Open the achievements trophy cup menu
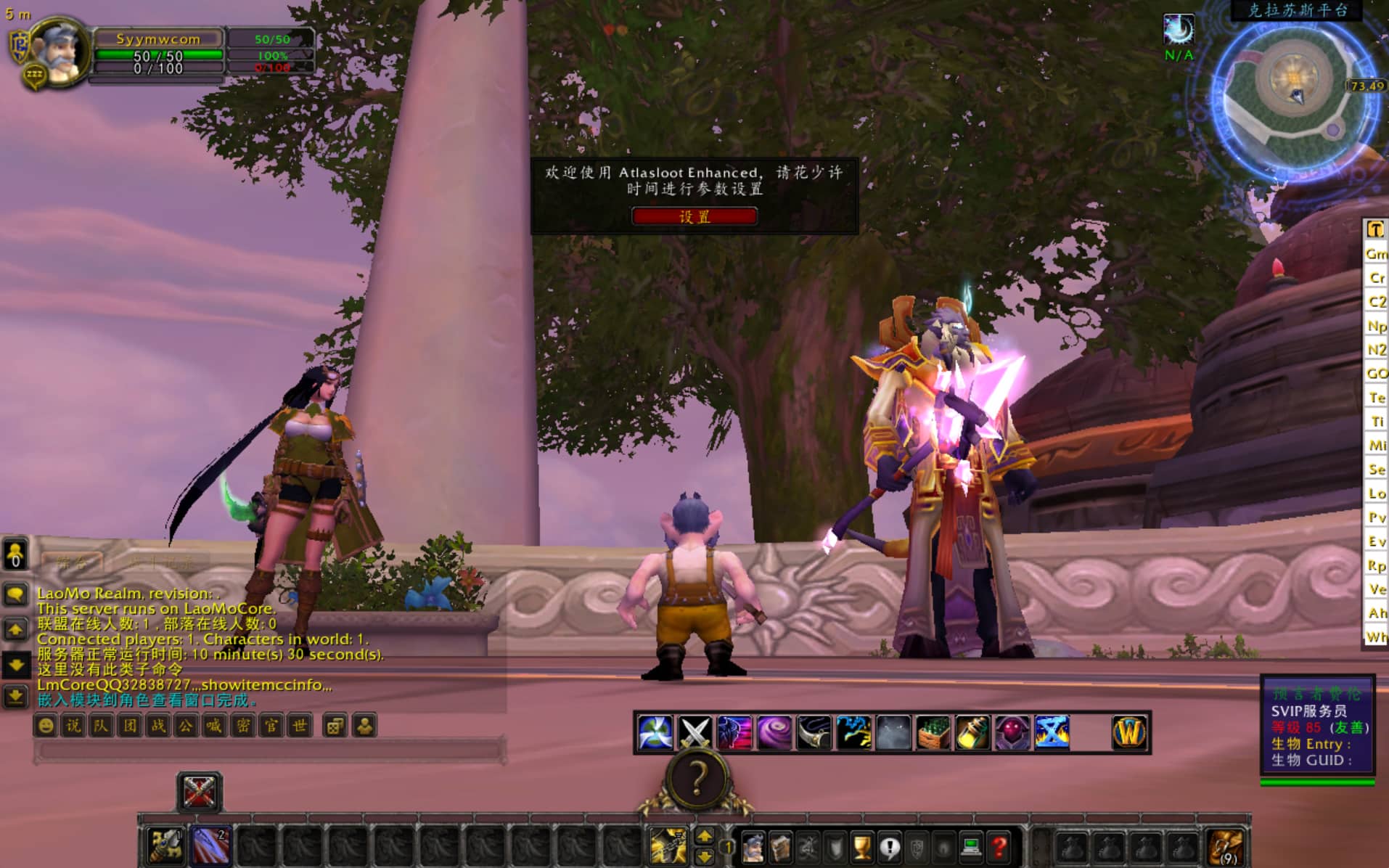This screenshot has height=868, width=1389. pos(861,846)
